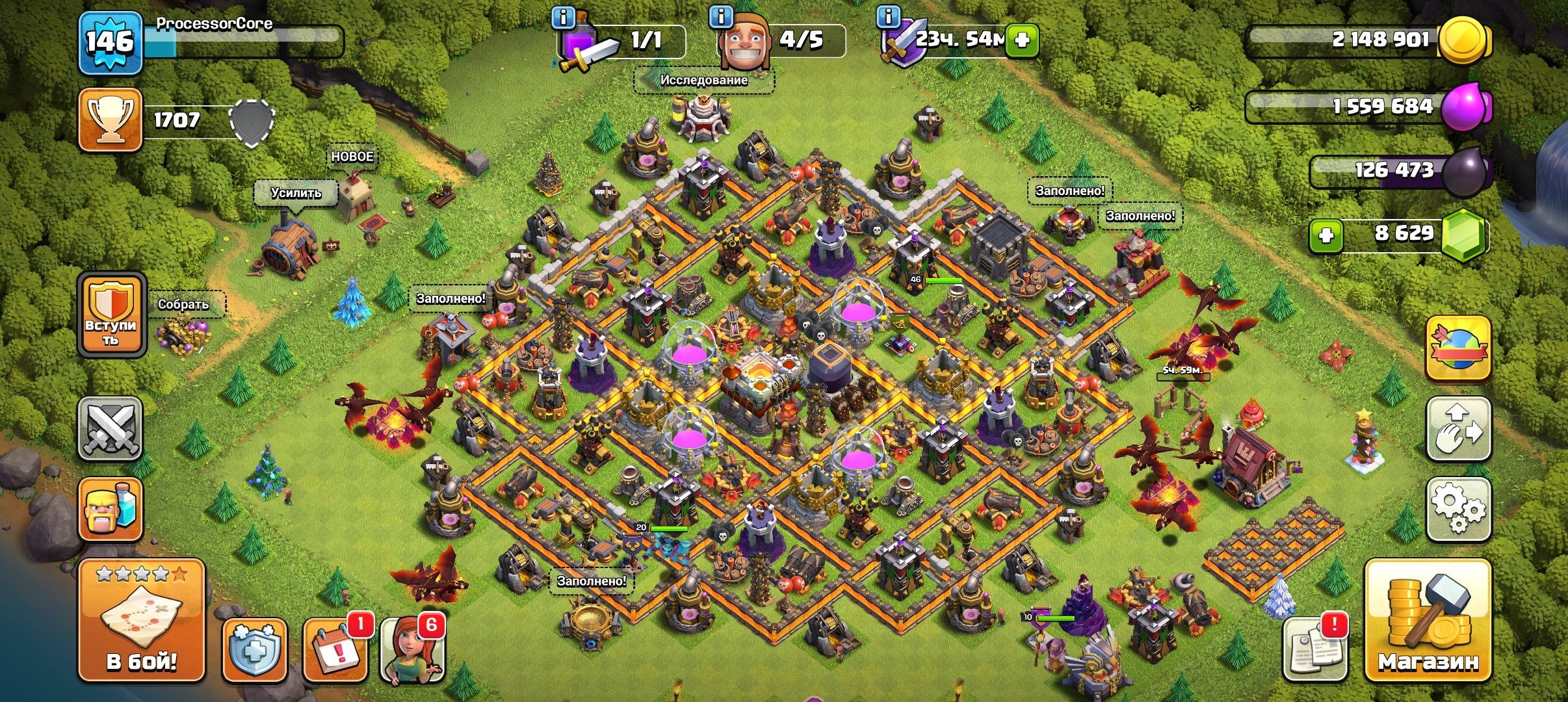Open the blue shield info button
The width and height of the screenshot is (1568, 702).
coord(254,649)
